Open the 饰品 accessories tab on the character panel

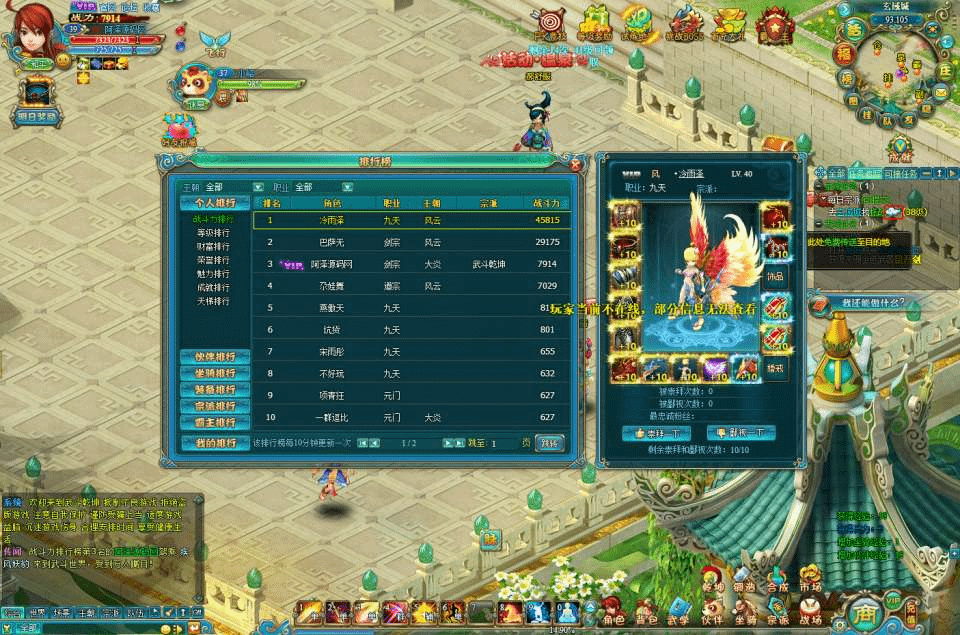coord(775,274)
